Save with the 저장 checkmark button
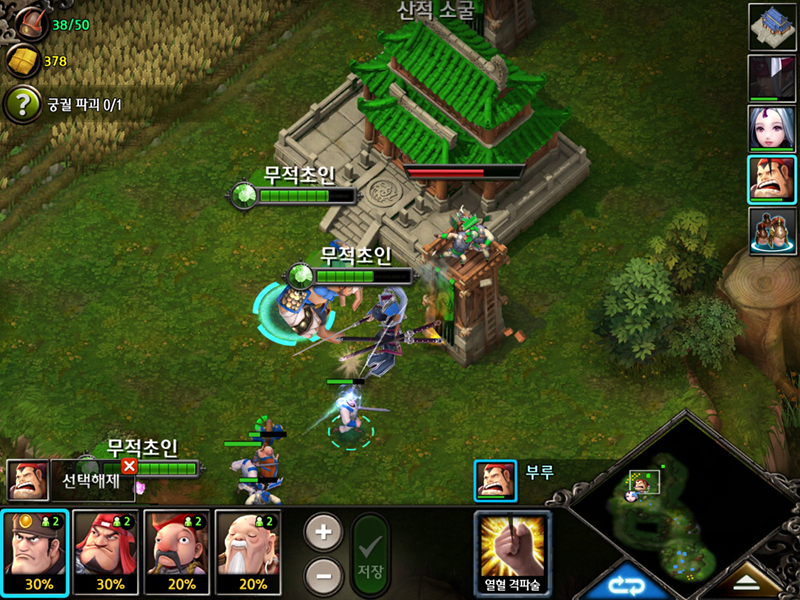Viewport: 800px width, 600px height. [371, 555]
